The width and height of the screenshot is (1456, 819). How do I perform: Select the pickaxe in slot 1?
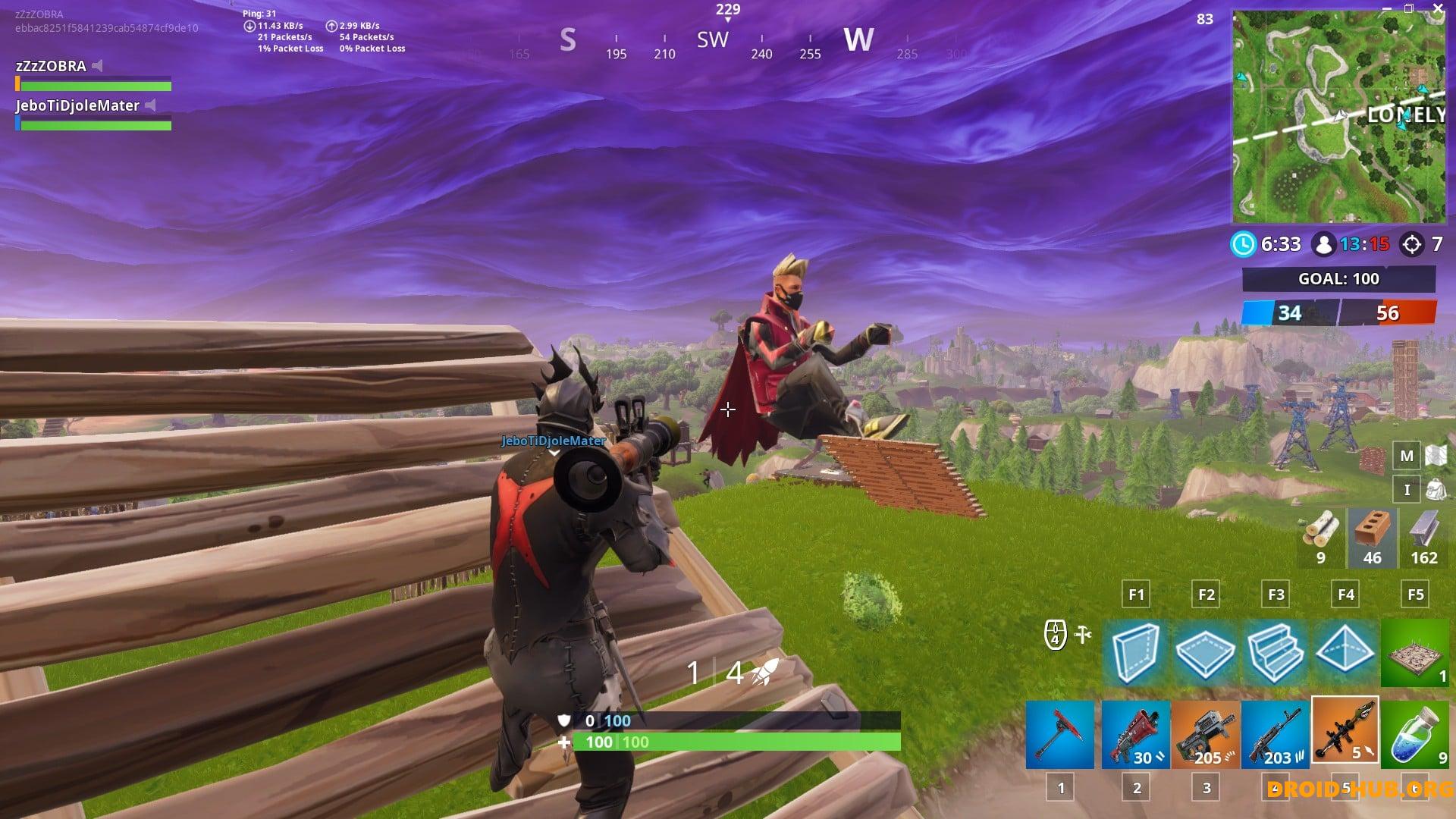(1059, 734)
